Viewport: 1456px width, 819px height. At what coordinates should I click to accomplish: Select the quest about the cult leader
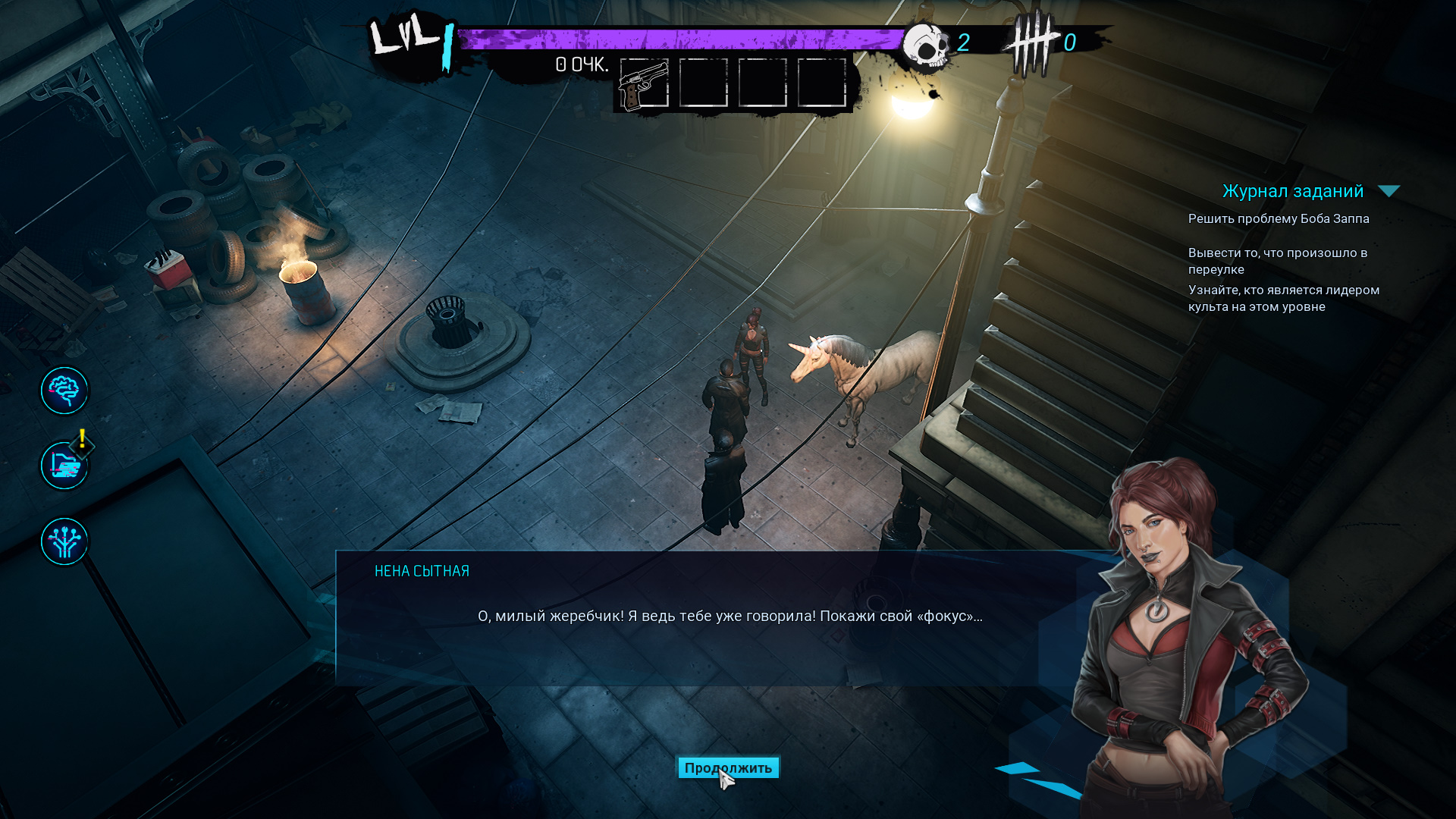click(x=1283, y=298)
